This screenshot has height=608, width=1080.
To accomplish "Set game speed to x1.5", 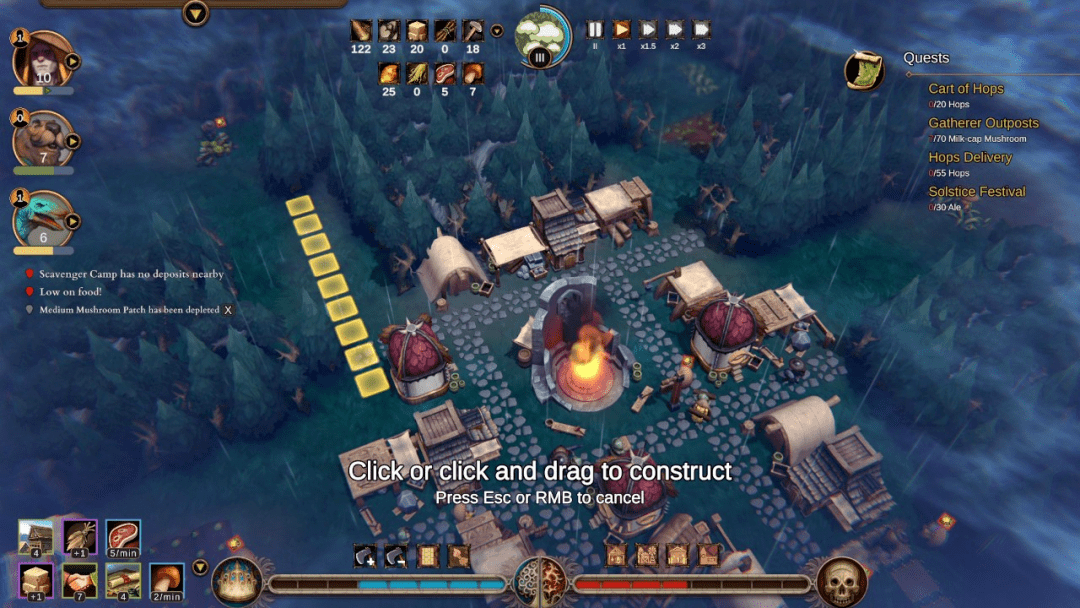I will pyautogui.click(x=648, y=30).
